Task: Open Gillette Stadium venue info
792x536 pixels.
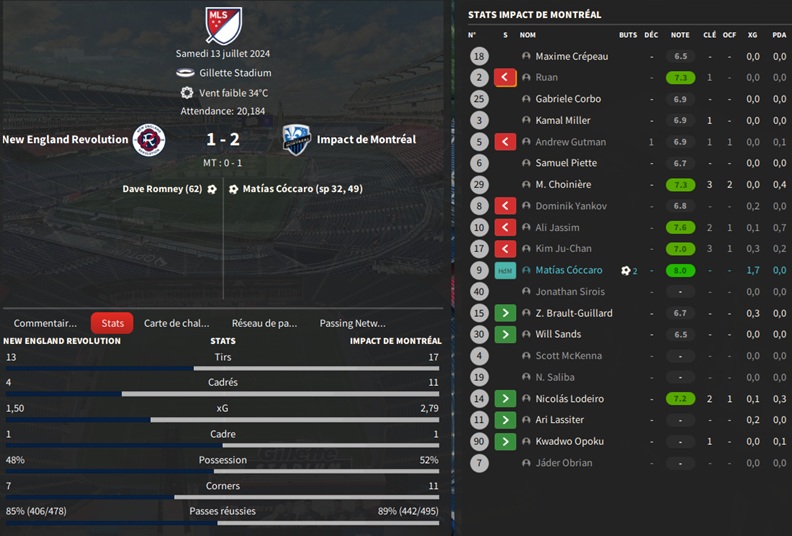Action: [x=235, y=73]
